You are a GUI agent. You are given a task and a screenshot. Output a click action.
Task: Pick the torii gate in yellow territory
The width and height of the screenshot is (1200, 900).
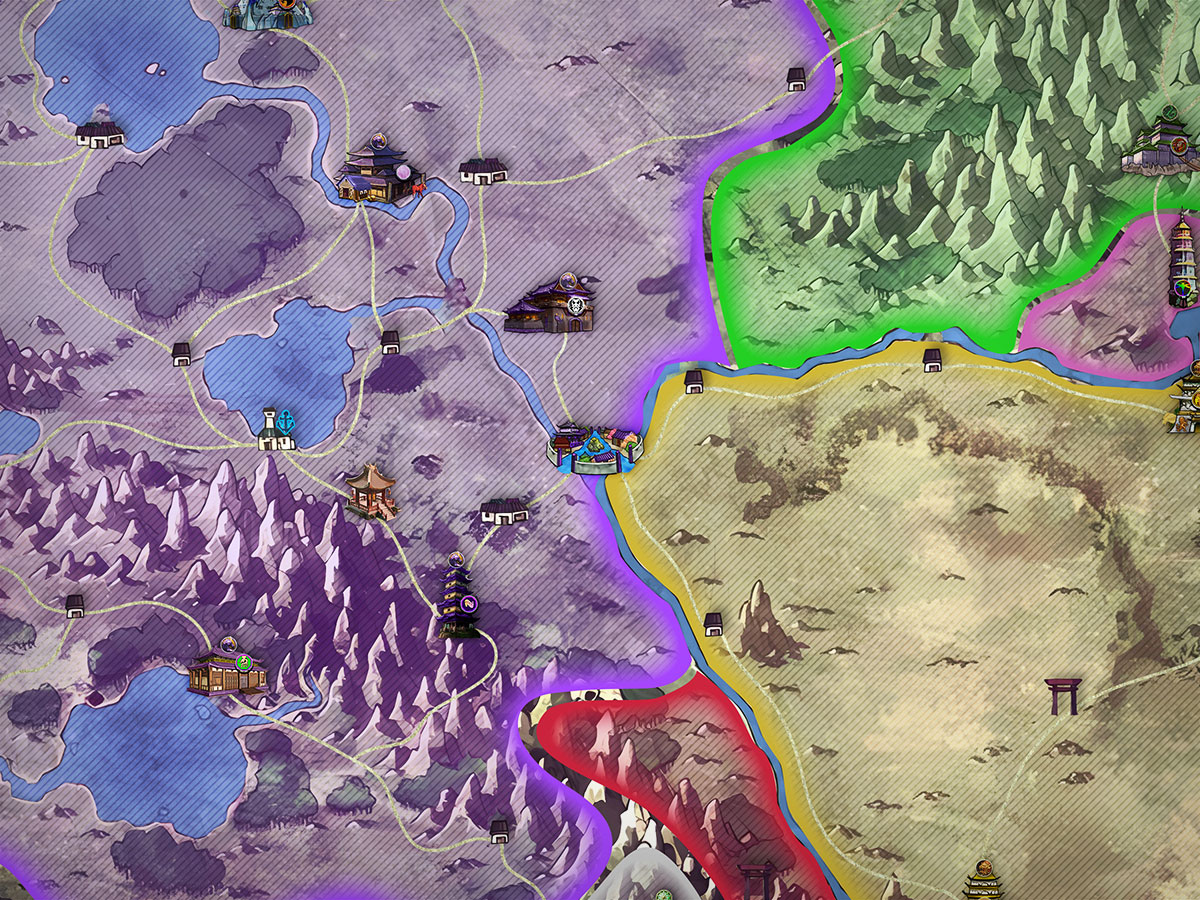1062,696
